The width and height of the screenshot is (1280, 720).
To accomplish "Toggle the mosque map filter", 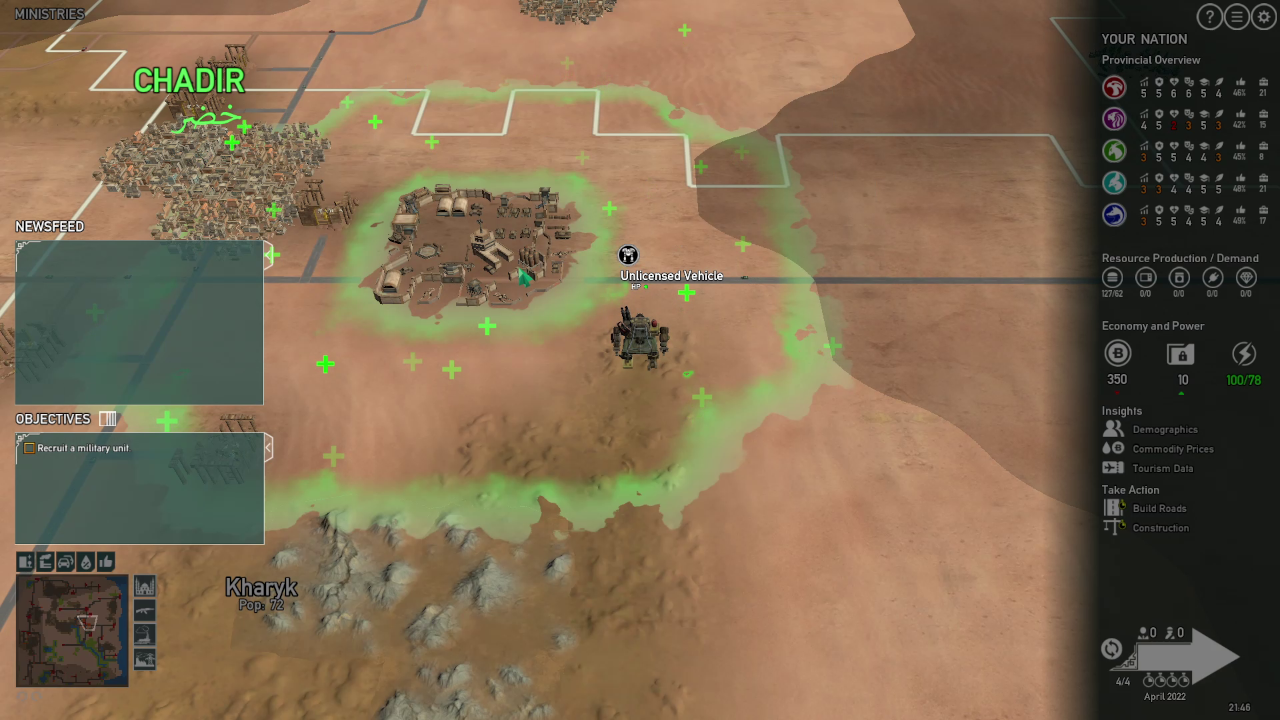I will tap(145, 586).
